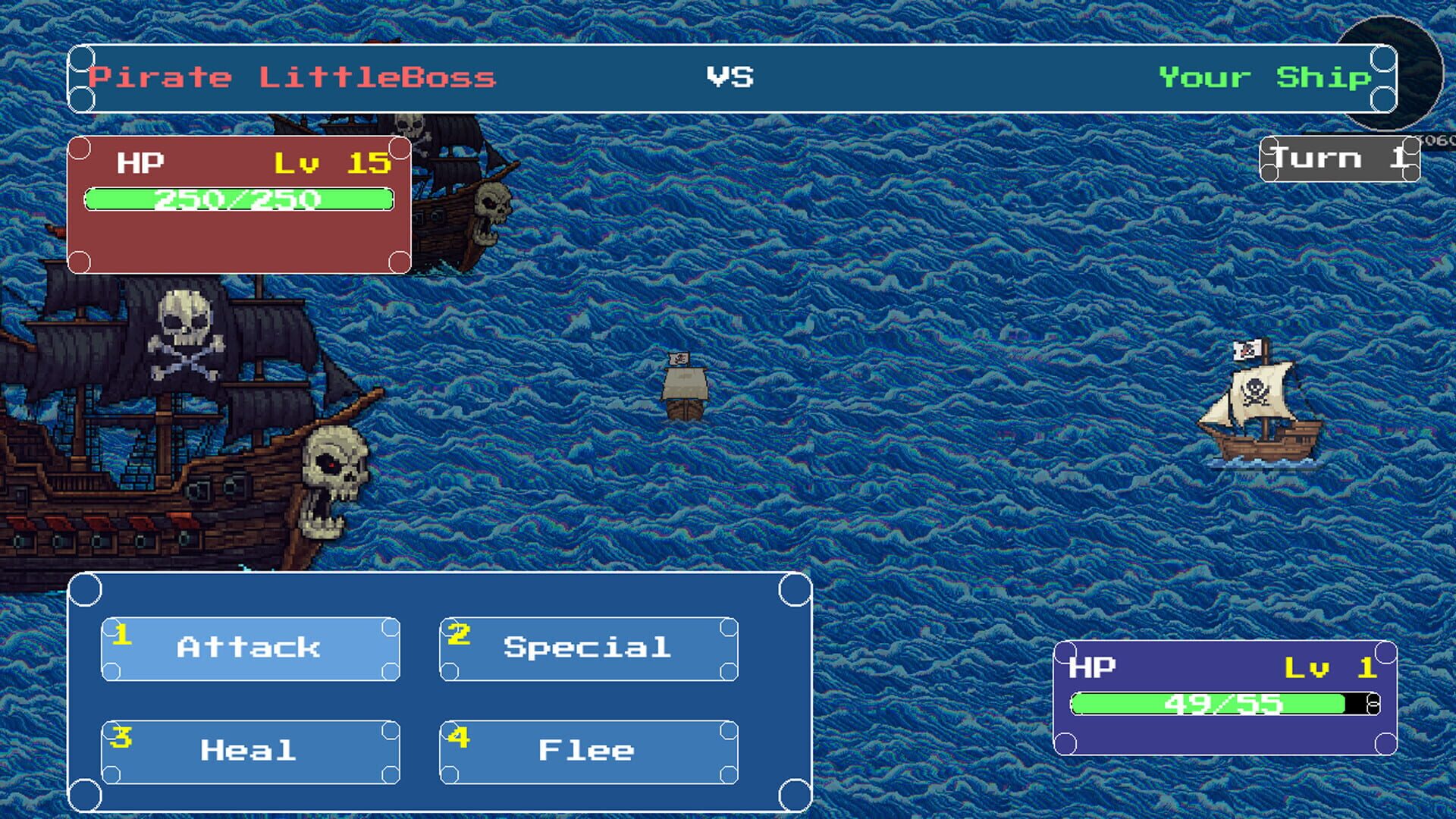Select the Attack command
1456x819 pixels.
tap(247, 648)
